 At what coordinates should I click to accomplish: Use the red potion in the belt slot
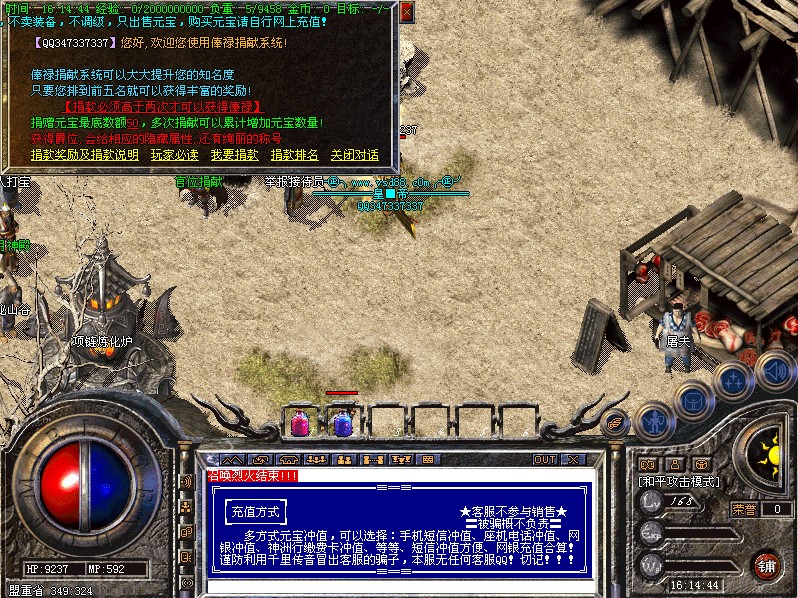(299, 423)
